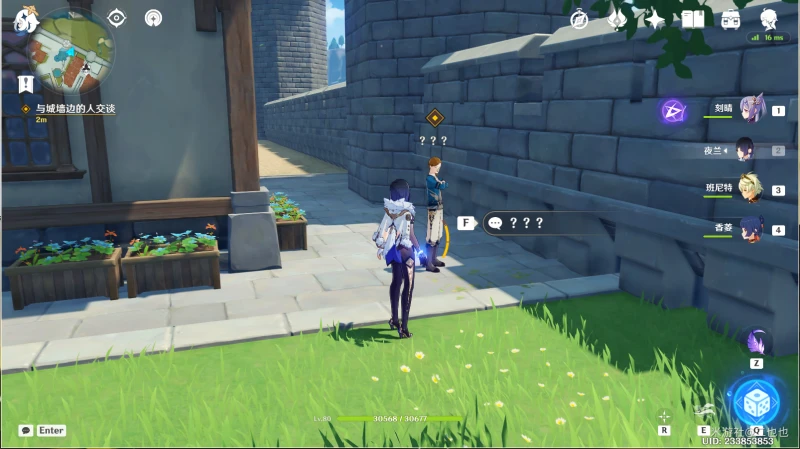Viewport: 800px width, 449px height.
Task: Activate Yelan's dice elemental burst
Action: pos(758,402)
